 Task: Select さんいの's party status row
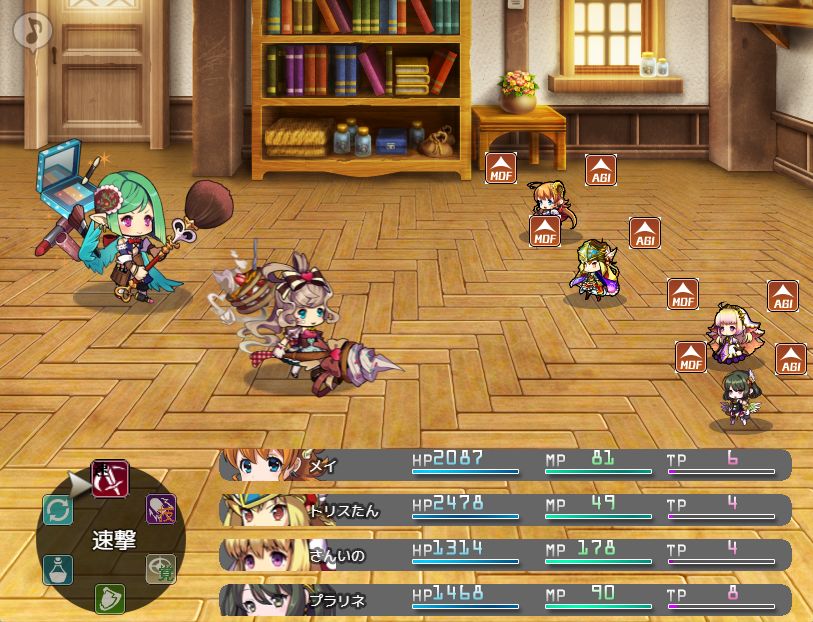click(505, 554)
